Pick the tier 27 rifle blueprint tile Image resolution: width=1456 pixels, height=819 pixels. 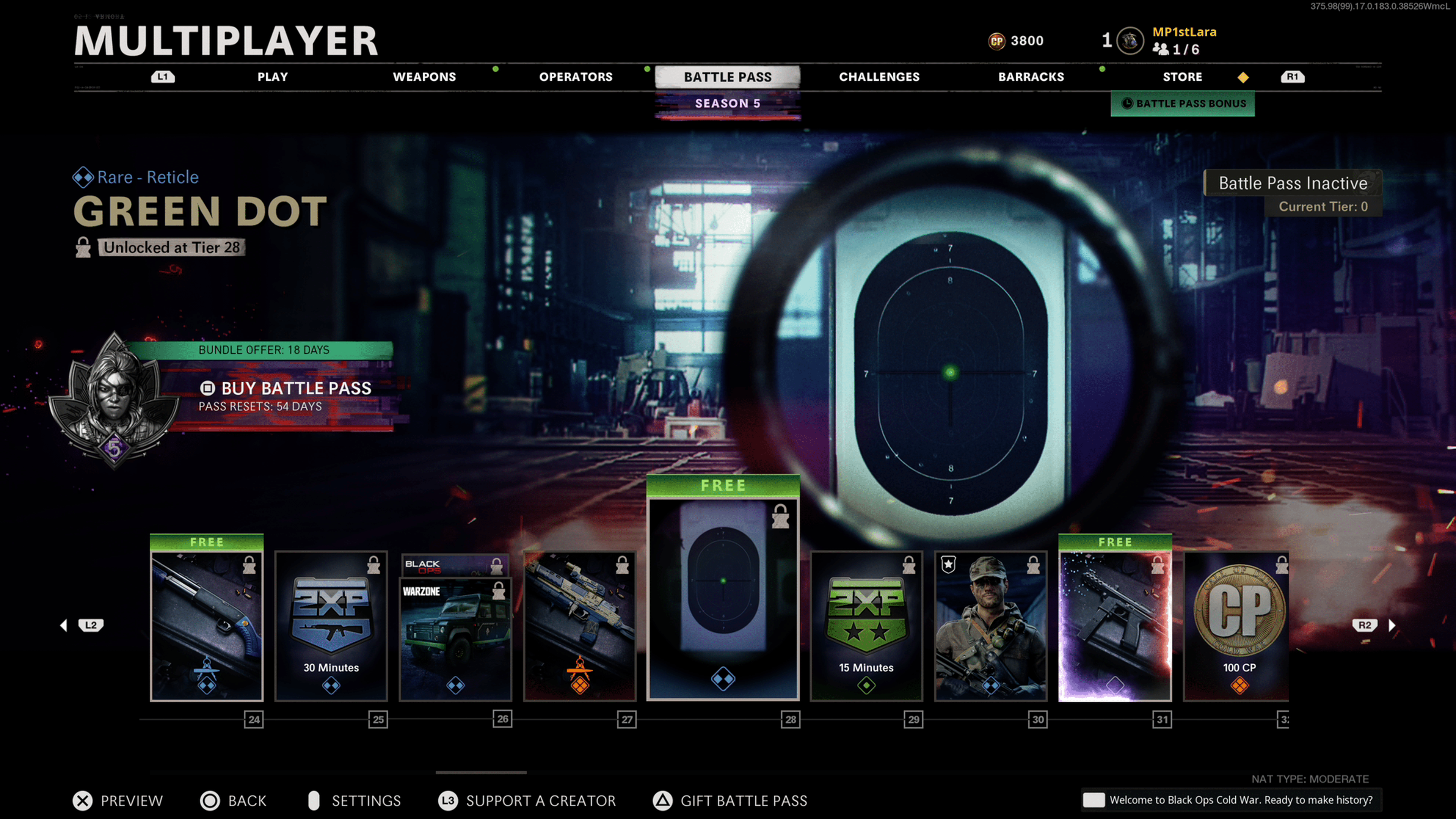580,626
